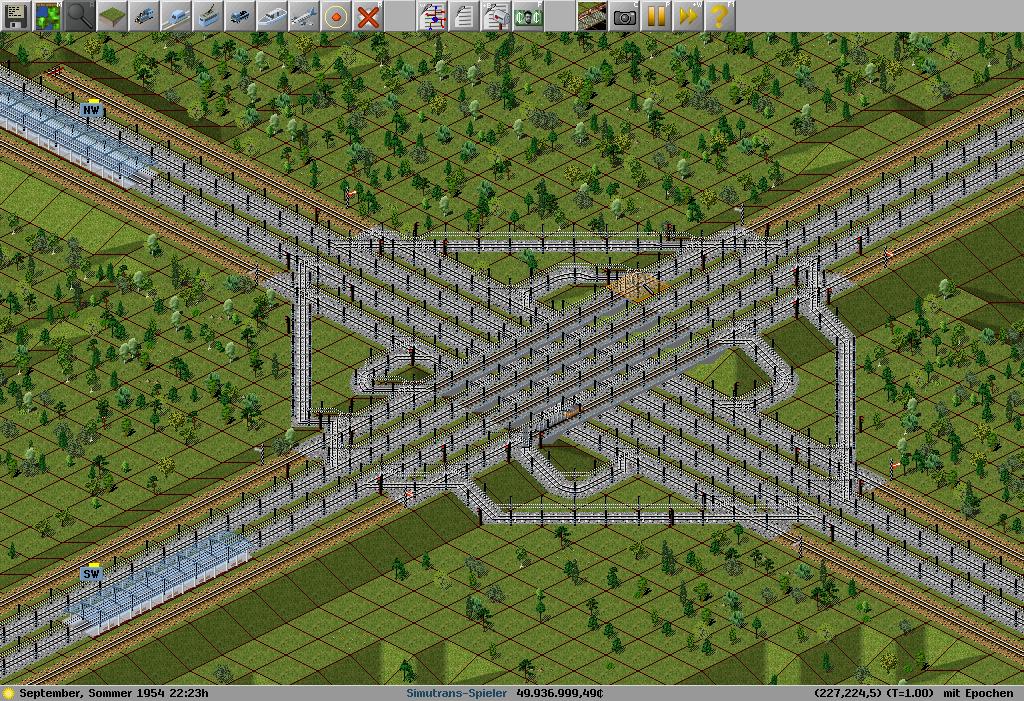Screen dimensions: 1024x701
Task: Take a screenshot with the camera icon
Action: tap(625, 15)
